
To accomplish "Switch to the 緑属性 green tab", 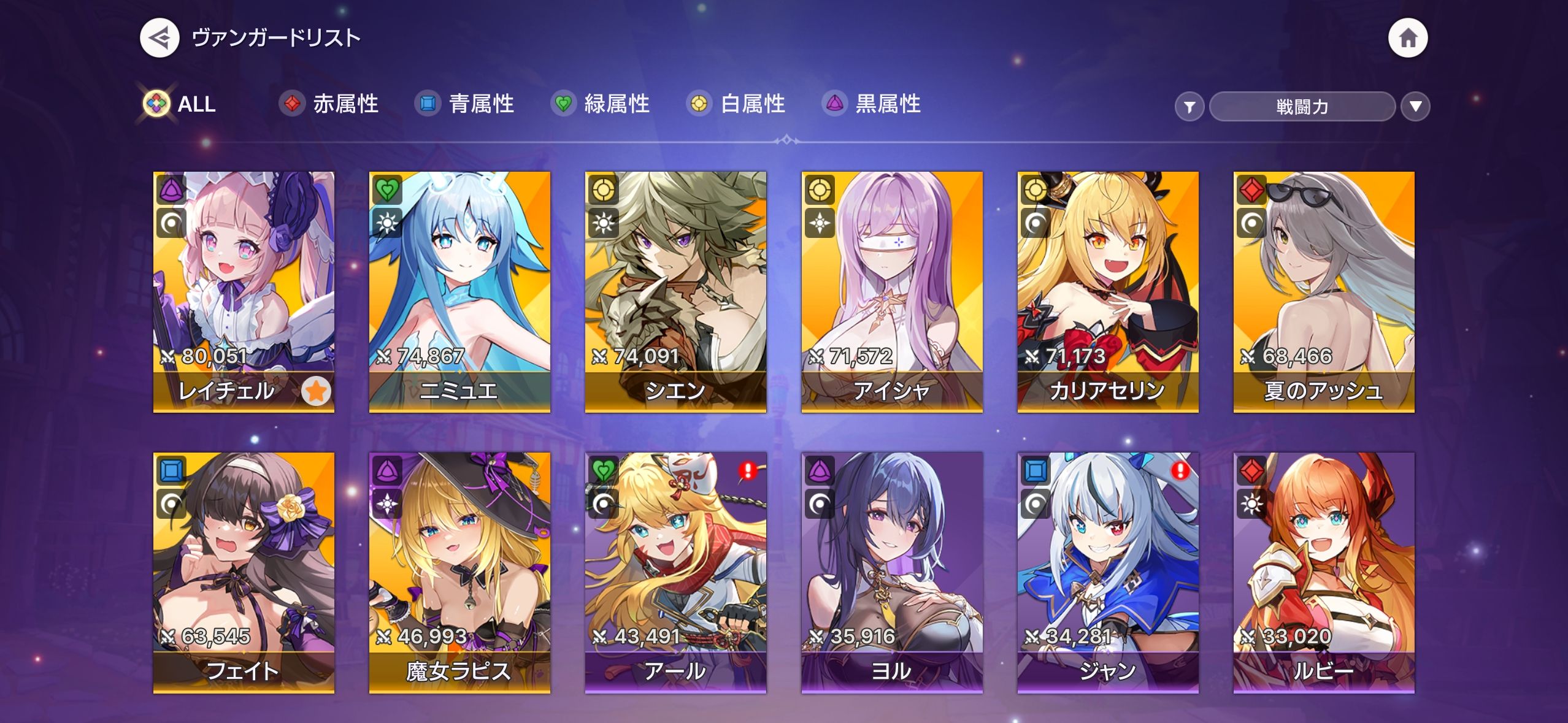I will 601,104.
